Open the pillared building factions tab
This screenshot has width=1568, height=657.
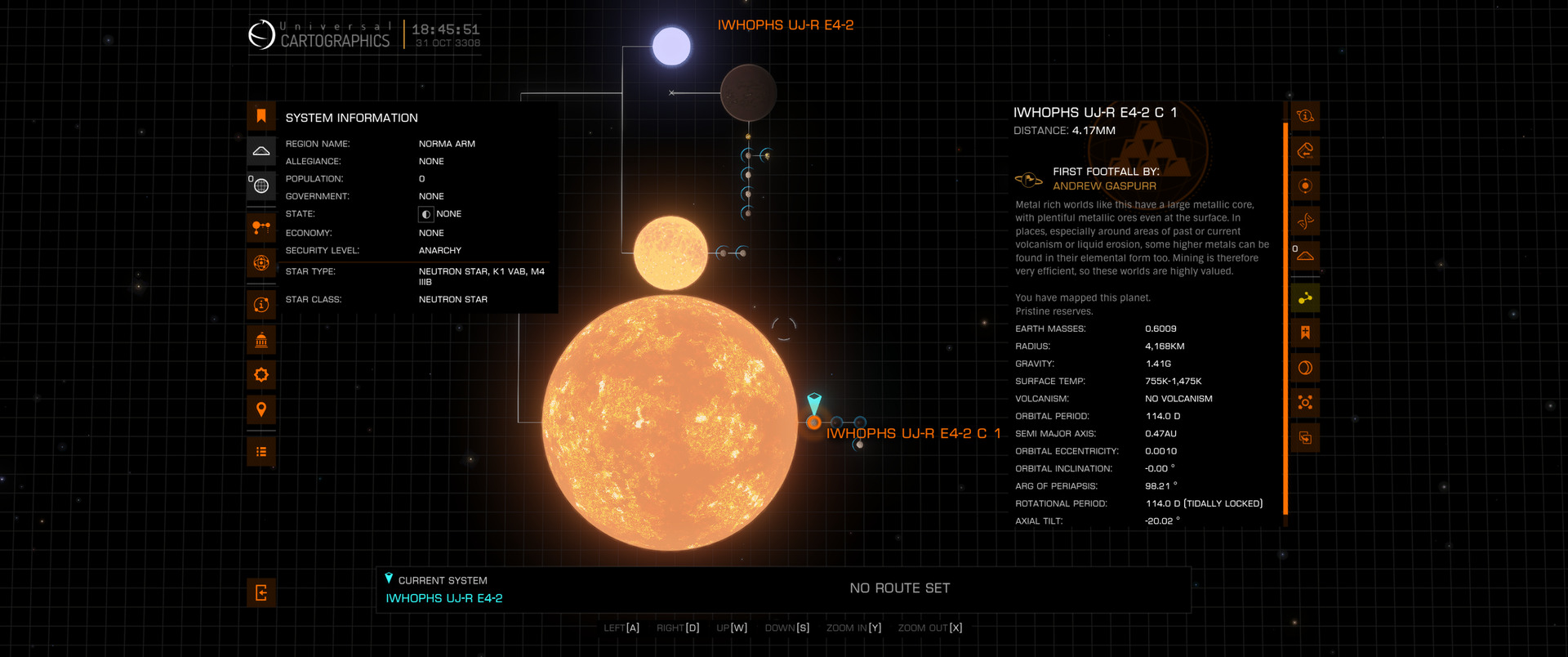tap(261, 340)
